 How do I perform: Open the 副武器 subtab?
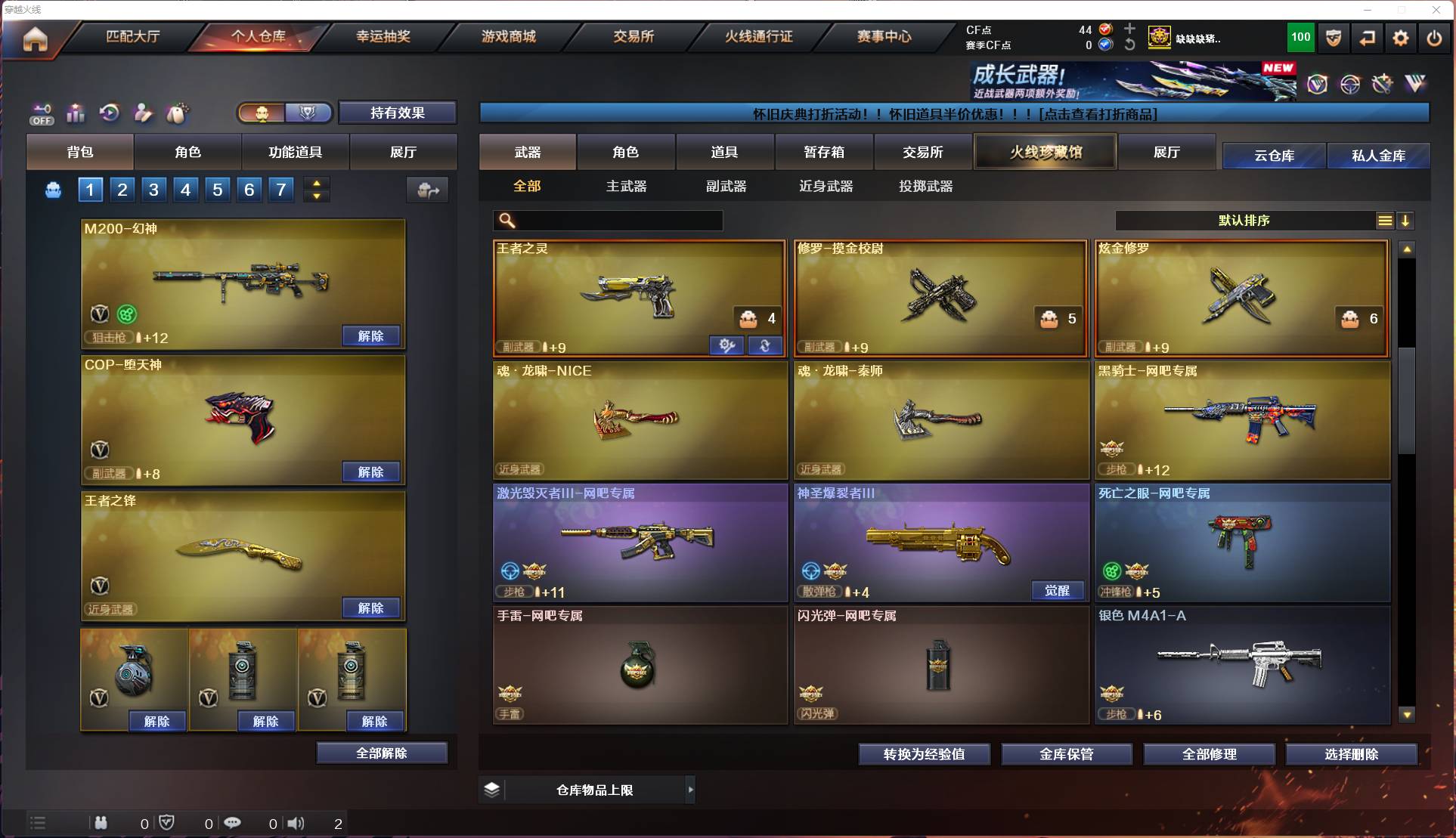click(x=726, y=187)
